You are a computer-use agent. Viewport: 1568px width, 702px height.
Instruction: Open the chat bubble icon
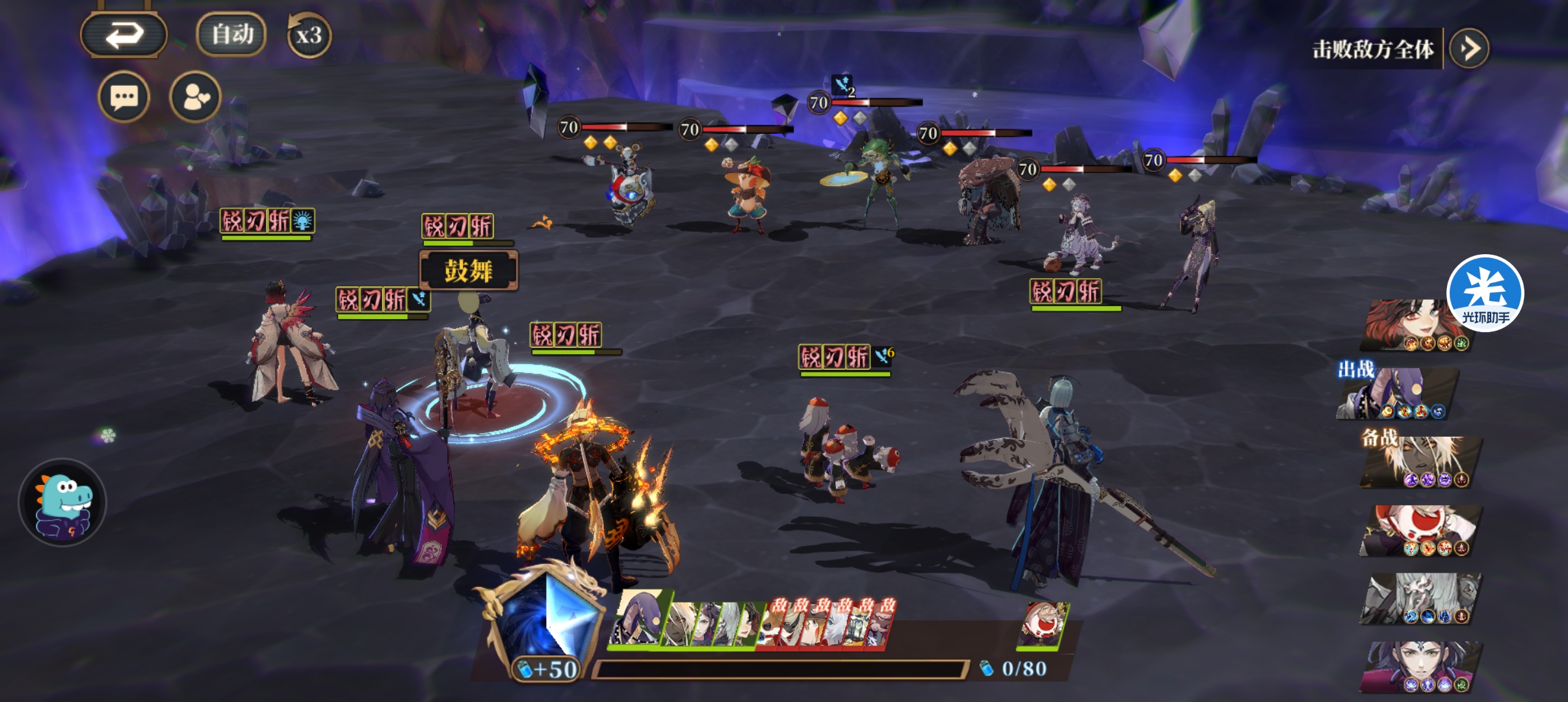[124, 98]
